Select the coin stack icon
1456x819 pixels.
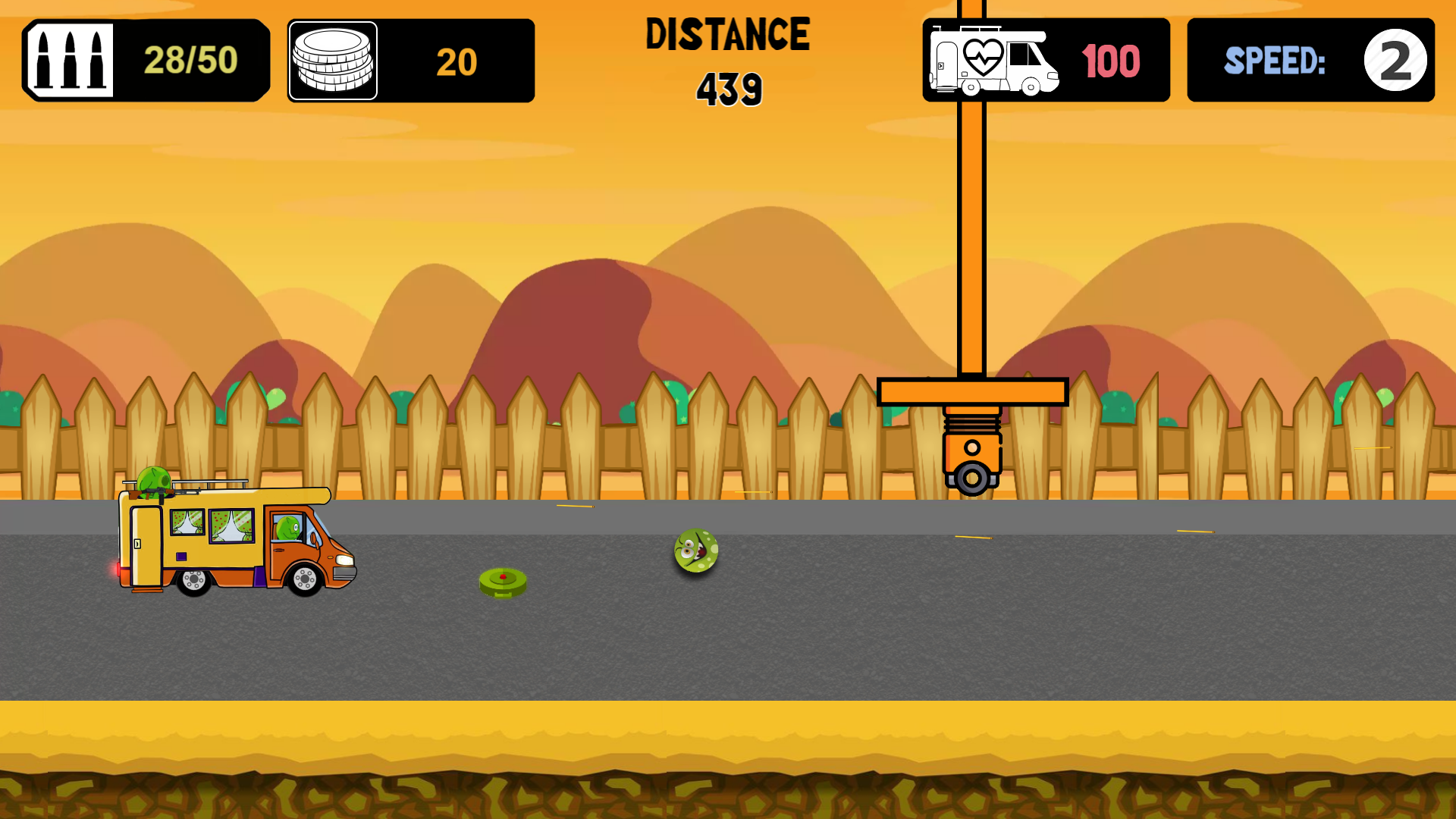(333, 61)
